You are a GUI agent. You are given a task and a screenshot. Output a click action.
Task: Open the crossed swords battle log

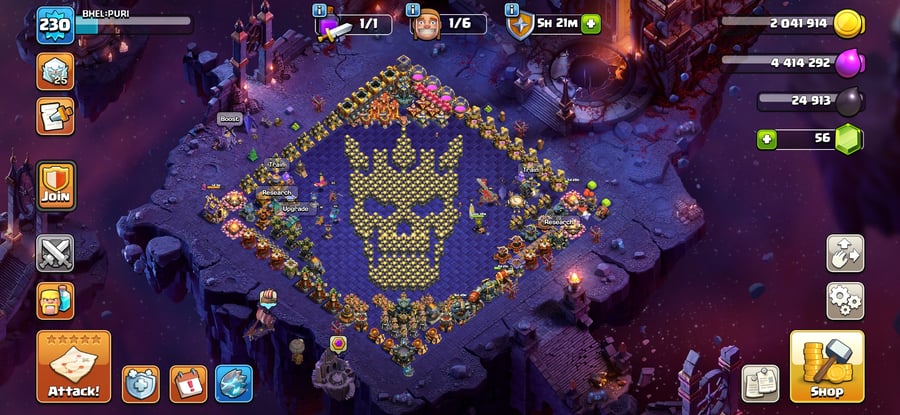coord(55,253)
